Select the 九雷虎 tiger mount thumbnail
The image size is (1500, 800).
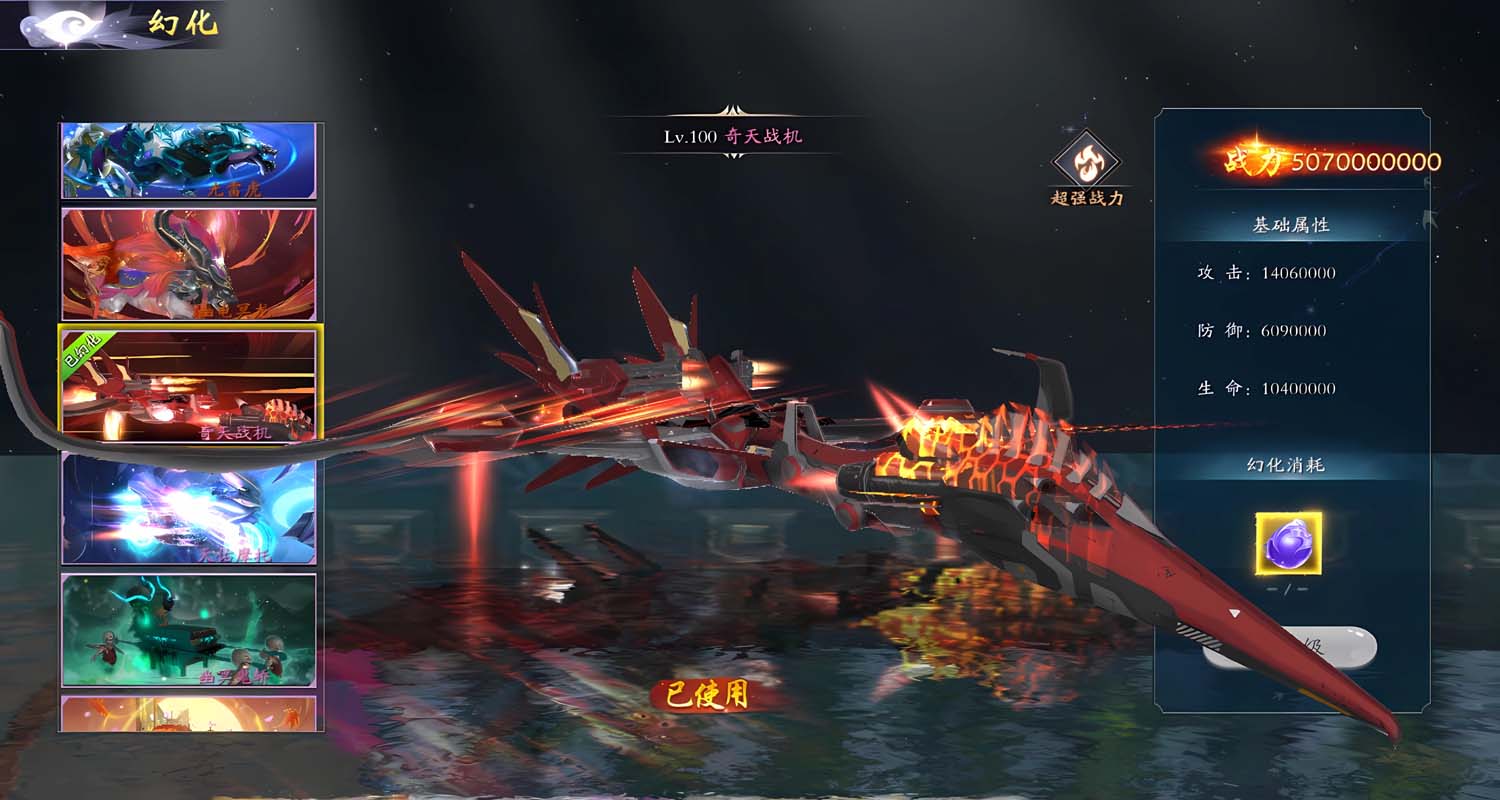tap(189, 160)
